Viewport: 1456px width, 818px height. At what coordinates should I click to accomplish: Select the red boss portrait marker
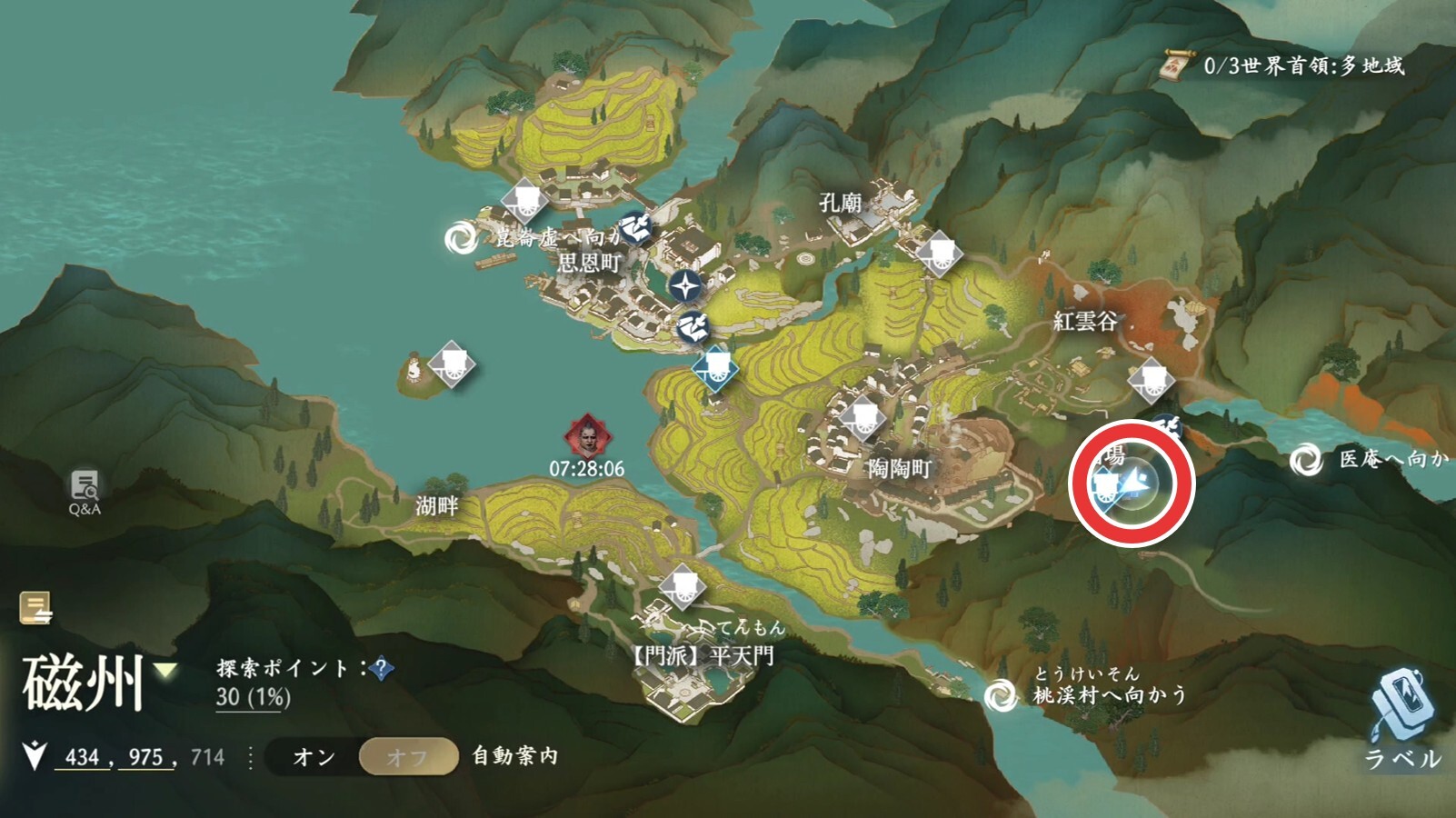pos(587,437)
